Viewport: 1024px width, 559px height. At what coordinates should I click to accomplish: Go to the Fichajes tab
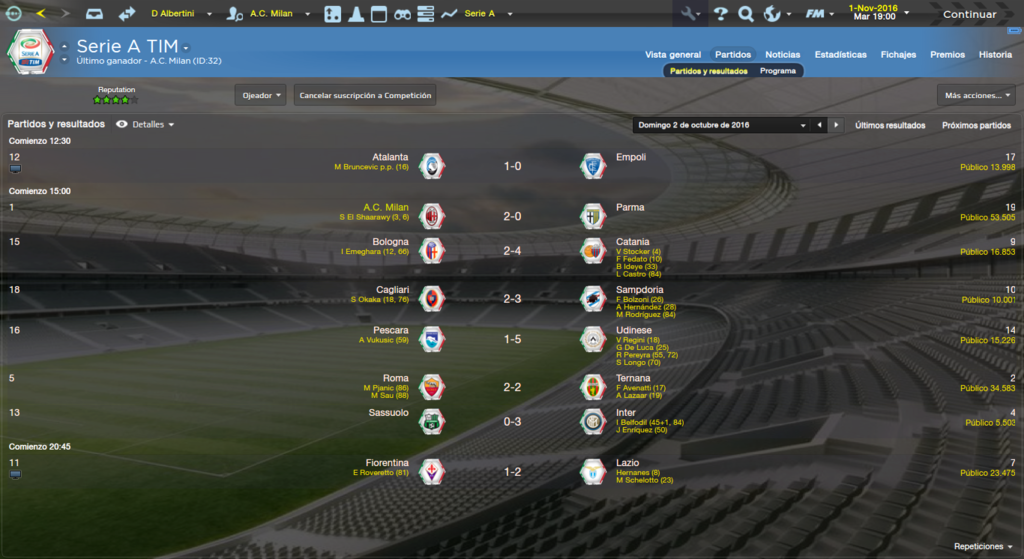click(898, 55)
